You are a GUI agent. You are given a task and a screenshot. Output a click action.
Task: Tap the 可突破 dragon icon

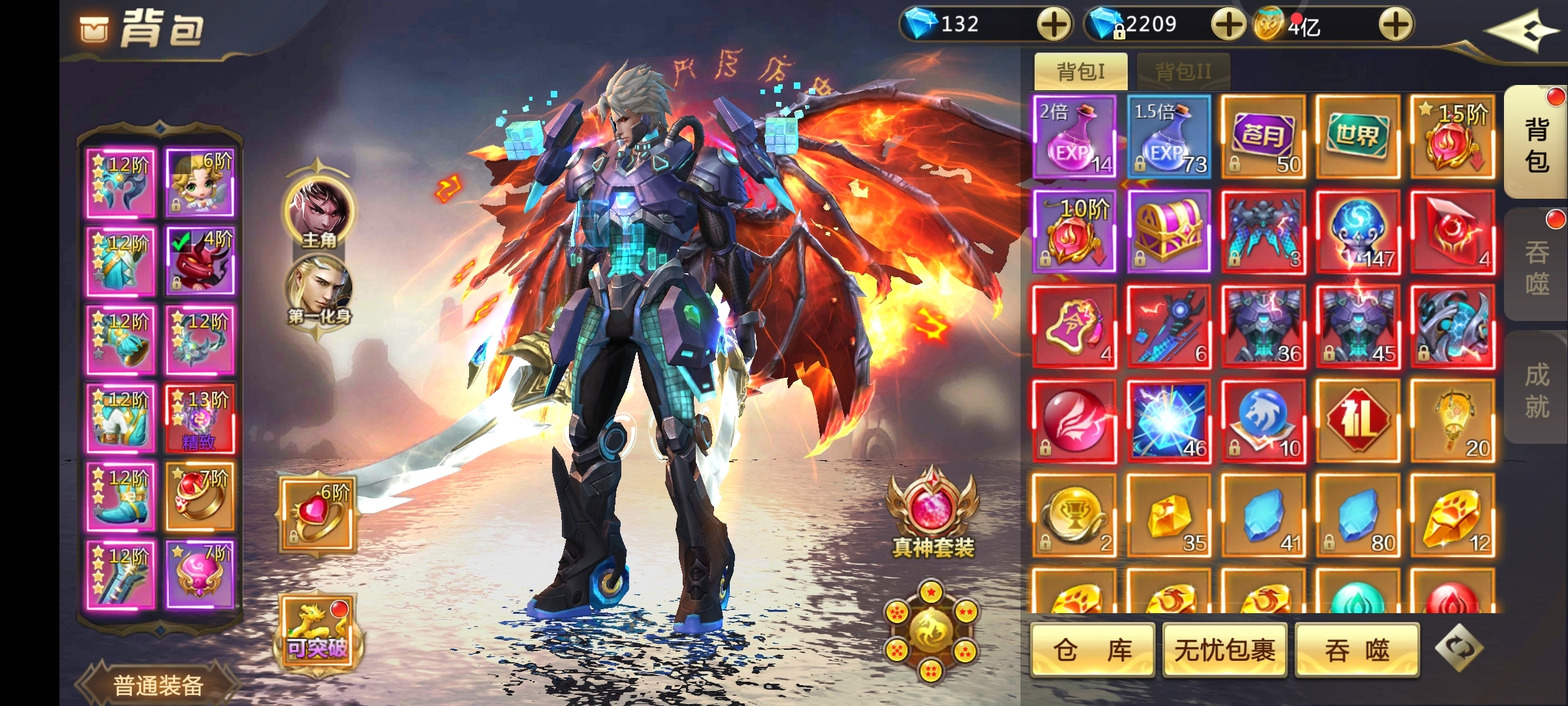coord(318,632)
